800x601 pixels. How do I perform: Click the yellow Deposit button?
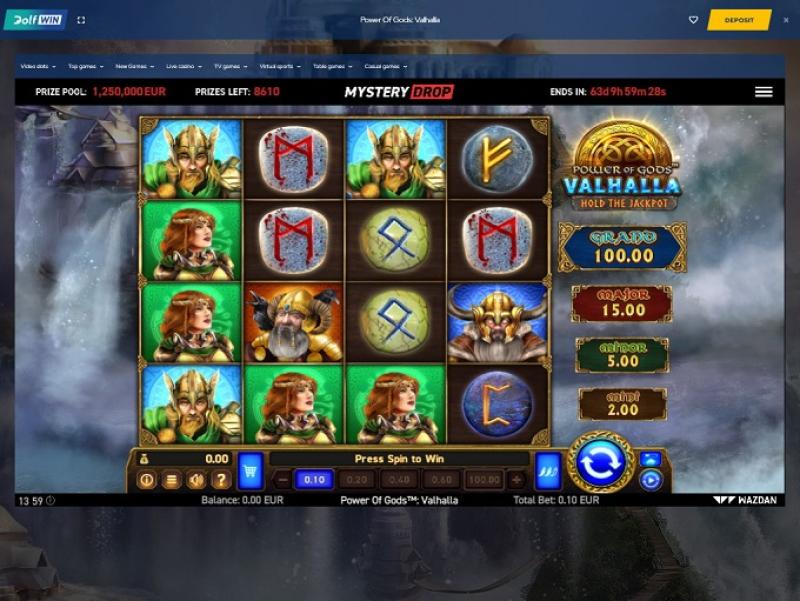pyautogui.click(x=739, y=20)
